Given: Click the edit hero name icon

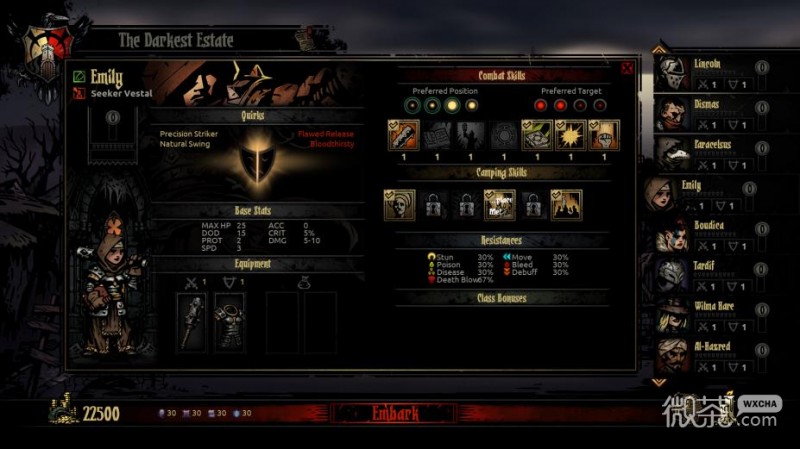Looking at the screenshot, I should point(79,76).
